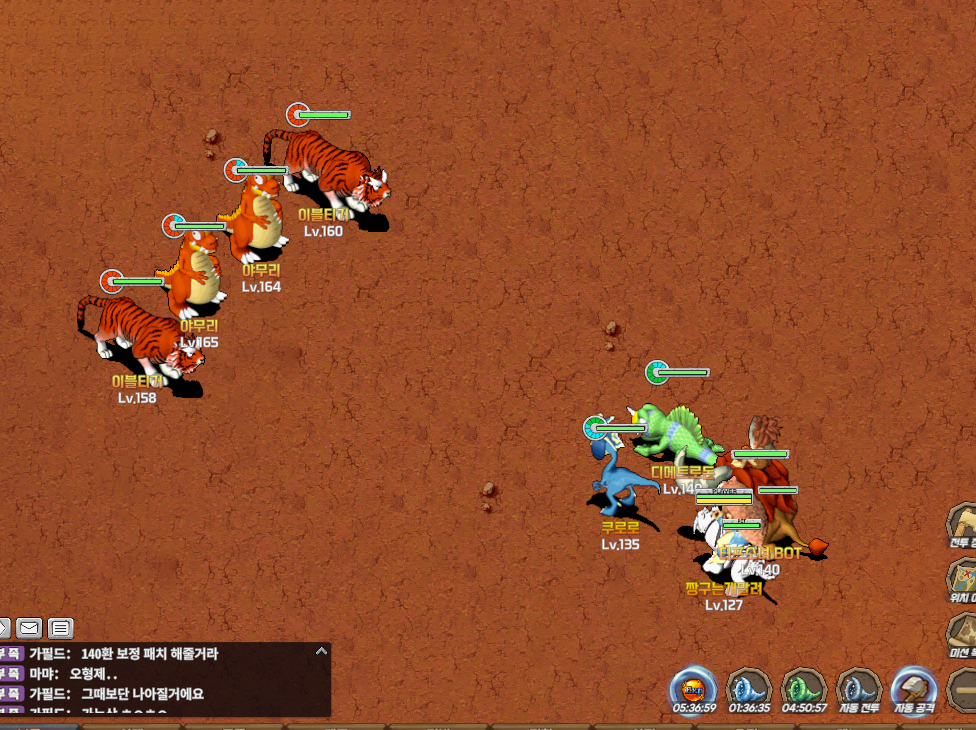Click the battle button above the map button

click(x=962, y=524)
